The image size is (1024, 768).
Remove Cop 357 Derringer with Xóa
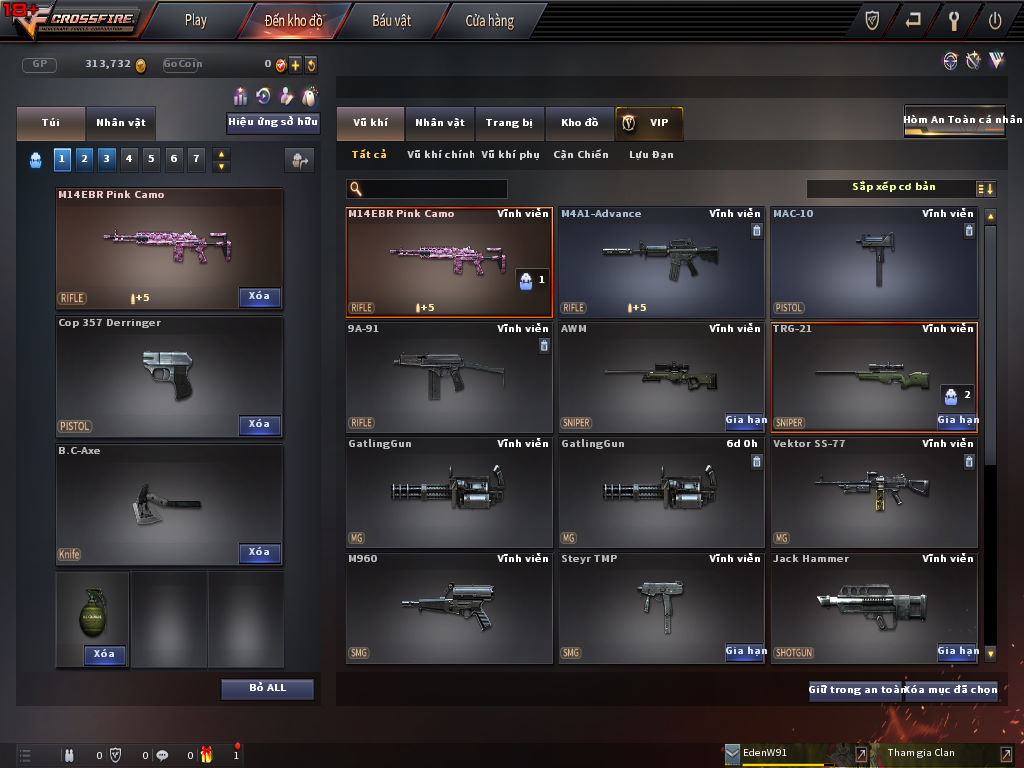coord(259,424)
